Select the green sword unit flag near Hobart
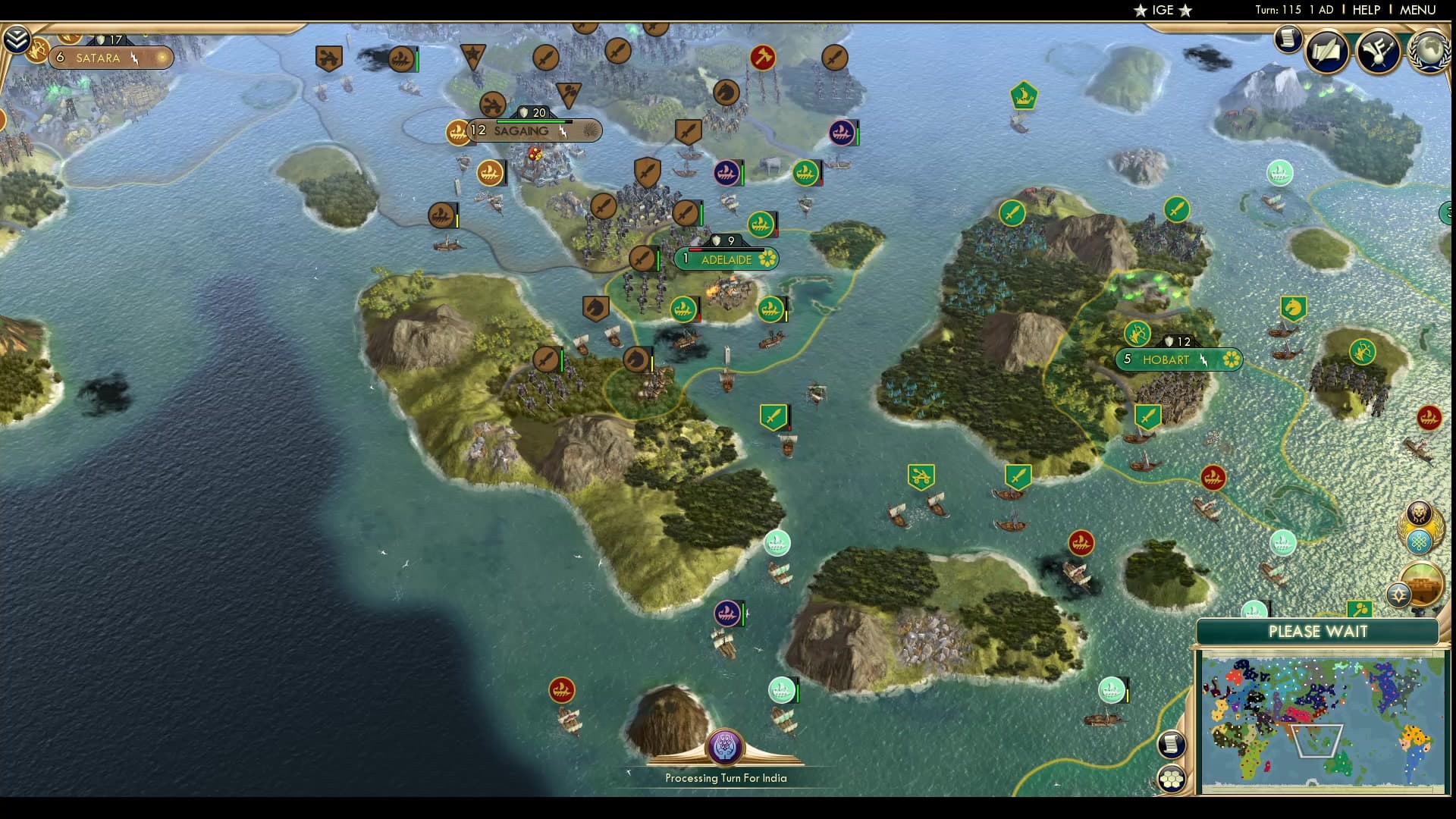Viewport: 1456px width, 819px height. pos(1150,416)
